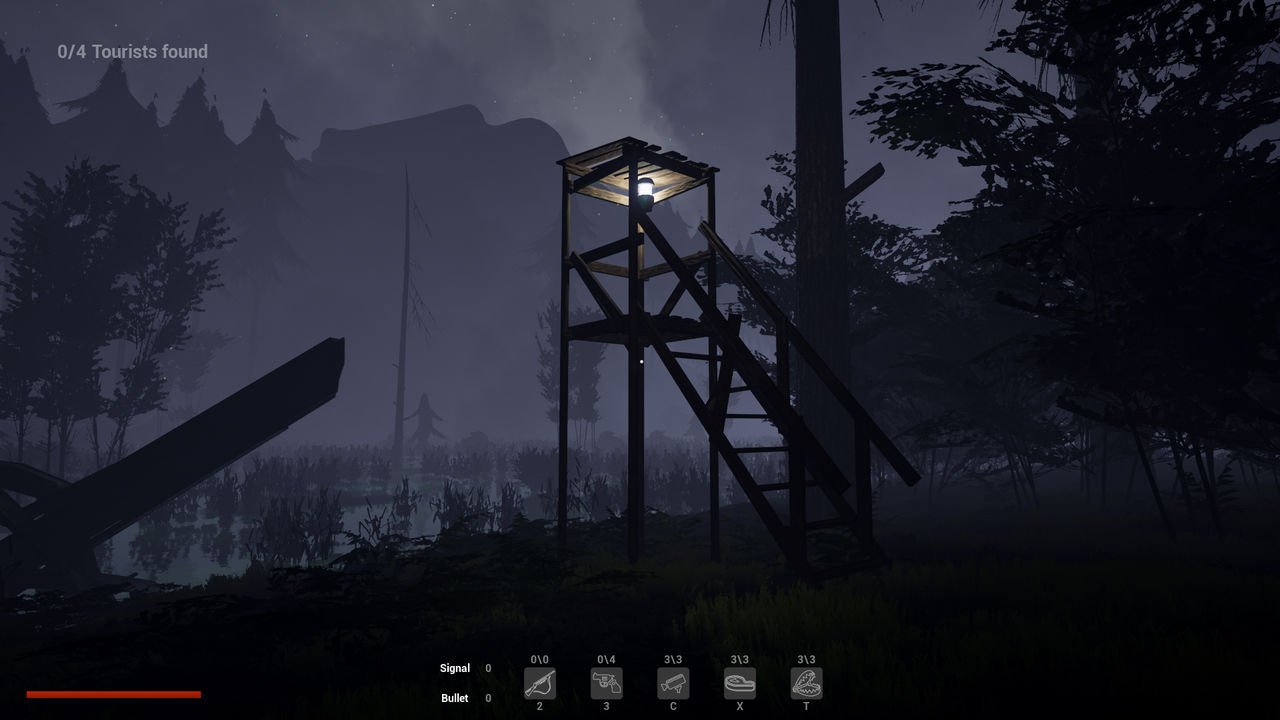1280x720 pixels.
Task: Click the Bullet value showing 0
Action: click(487, 698)
